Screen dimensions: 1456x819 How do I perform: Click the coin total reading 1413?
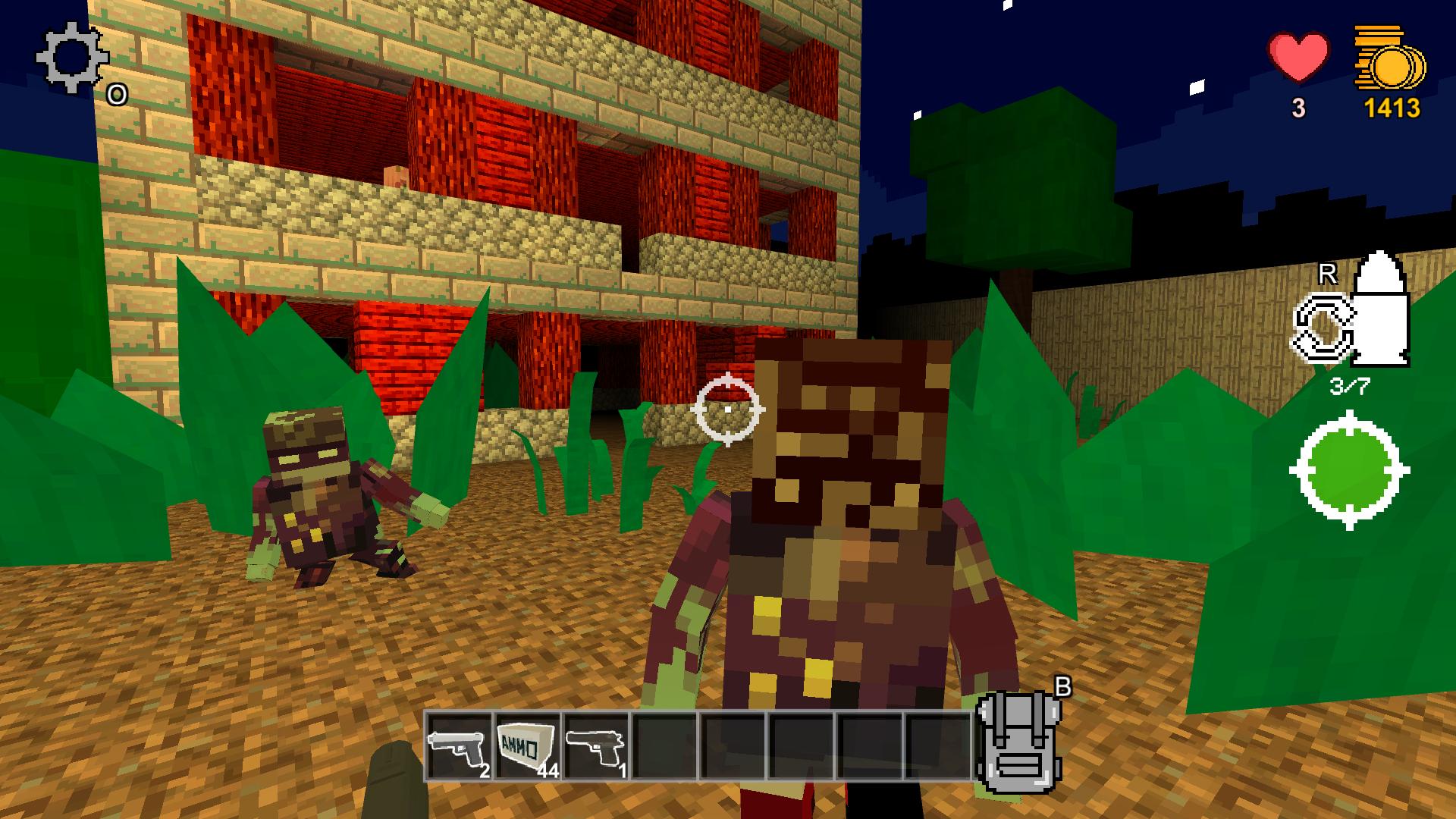point(1394,108)
